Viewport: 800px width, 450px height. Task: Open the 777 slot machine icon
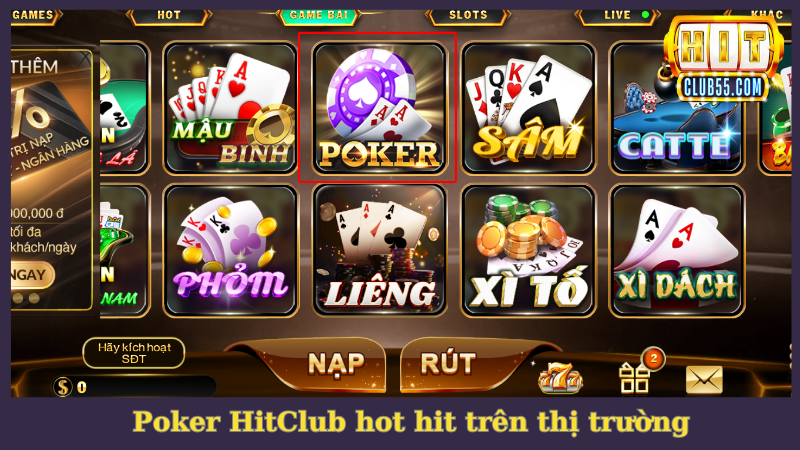(x=560, y=378)
